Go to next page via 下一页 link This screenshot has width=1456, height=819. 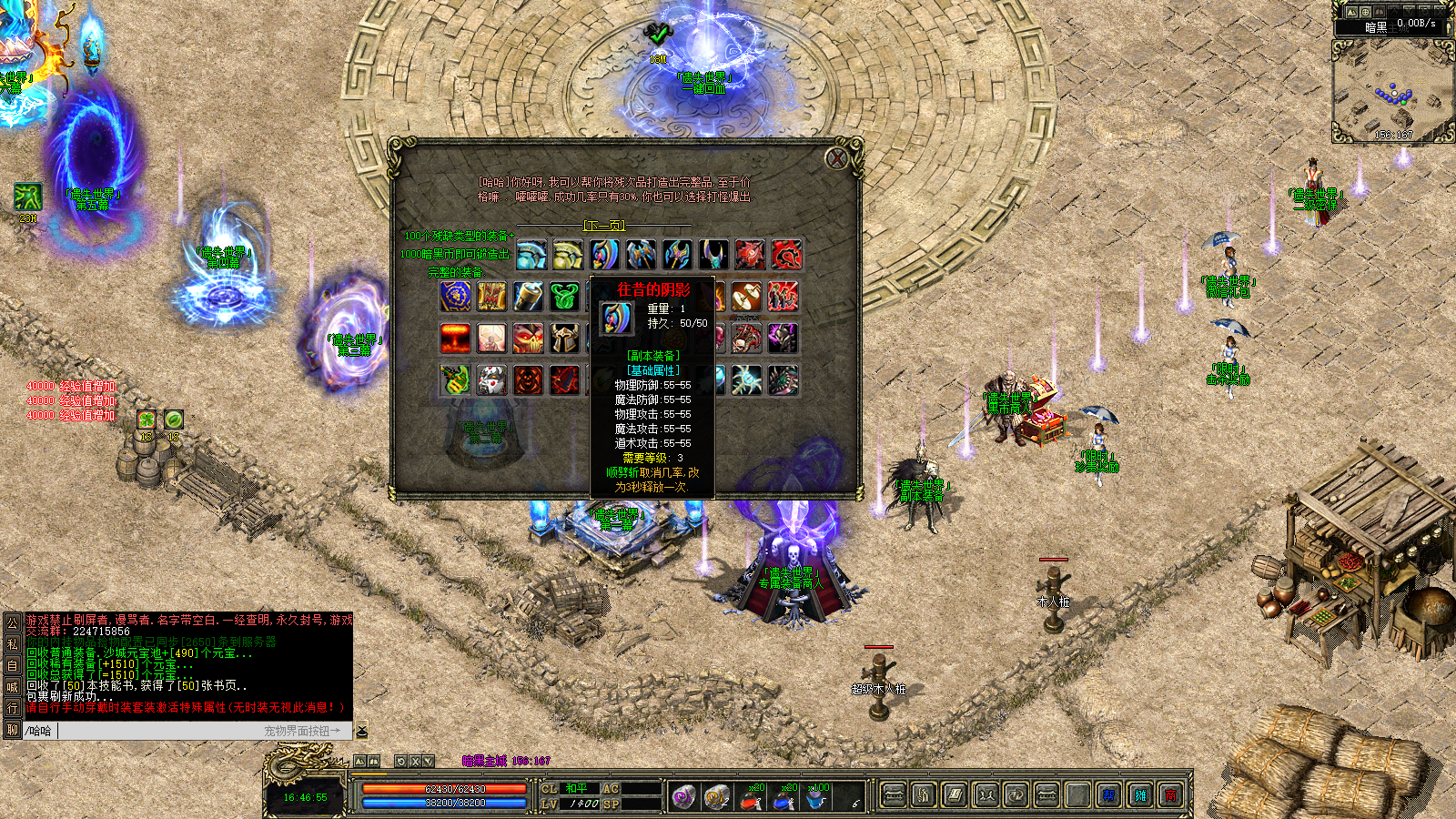(x=603, y=225)
